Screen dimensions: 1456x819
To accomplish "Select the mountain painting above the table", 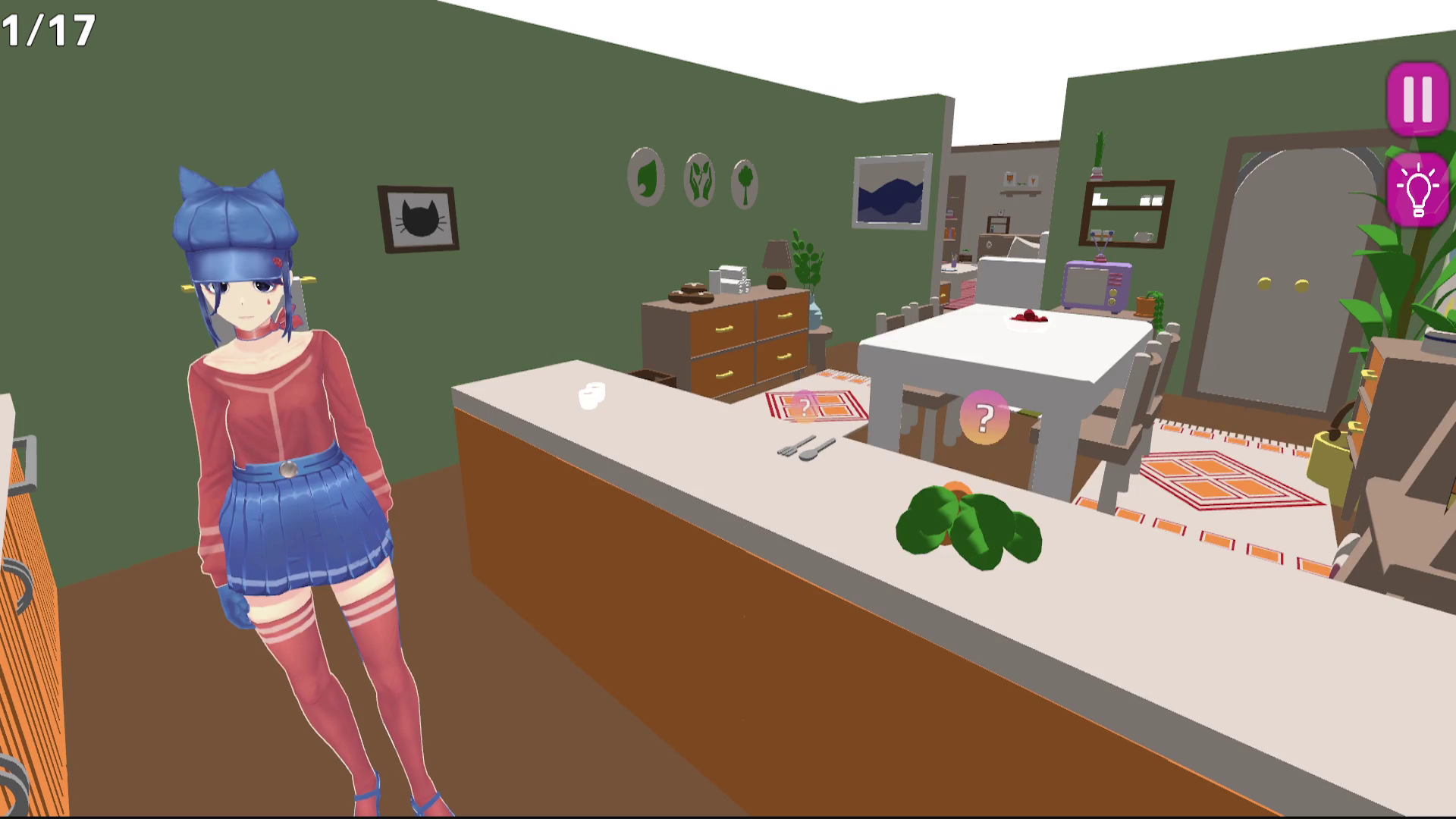I will (892, 190).
